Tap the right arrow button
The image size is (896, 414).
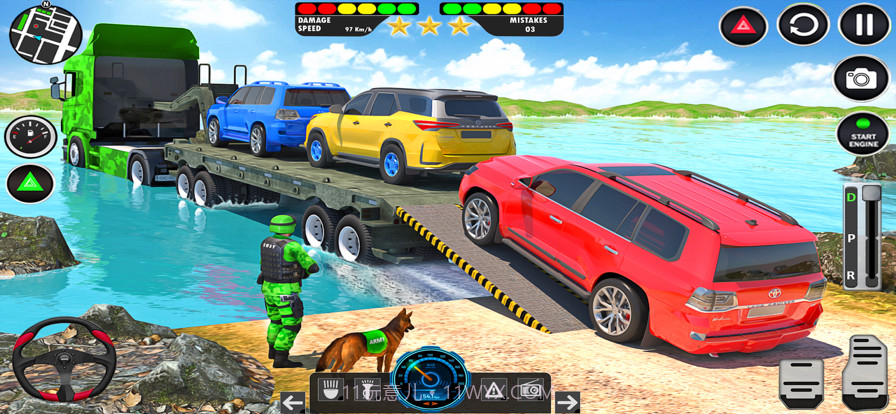point(567,402)
